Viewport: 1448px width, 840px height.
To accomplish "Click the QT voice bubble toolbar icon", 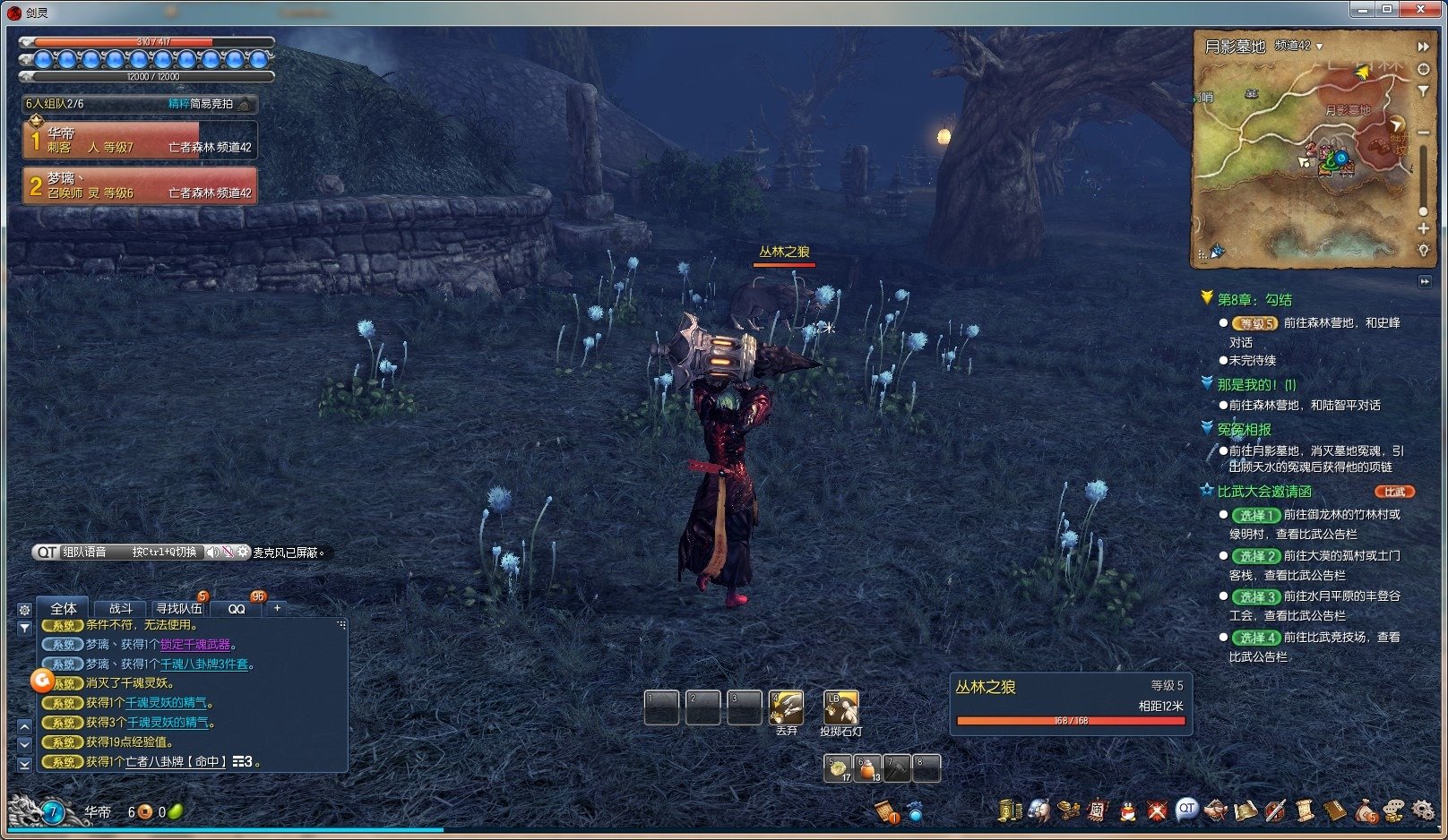I will pos(1186,809).
